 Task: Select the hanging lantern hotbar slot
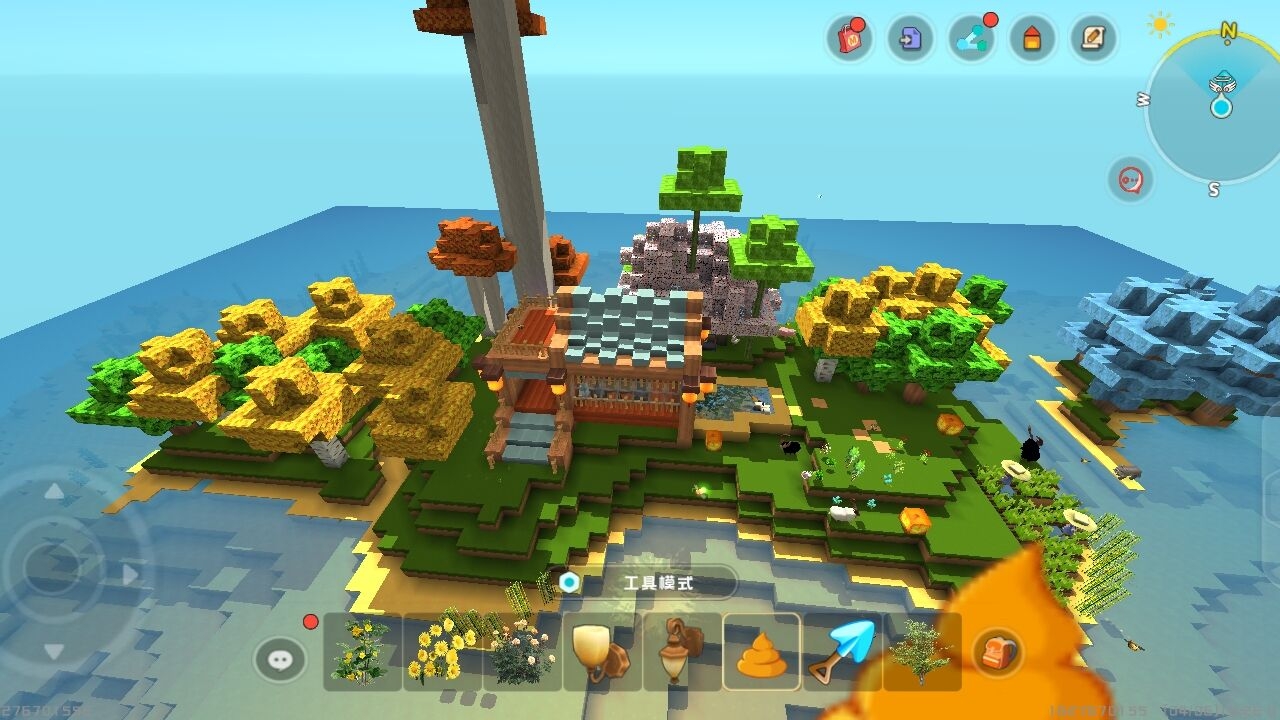[x=682, y=652]
